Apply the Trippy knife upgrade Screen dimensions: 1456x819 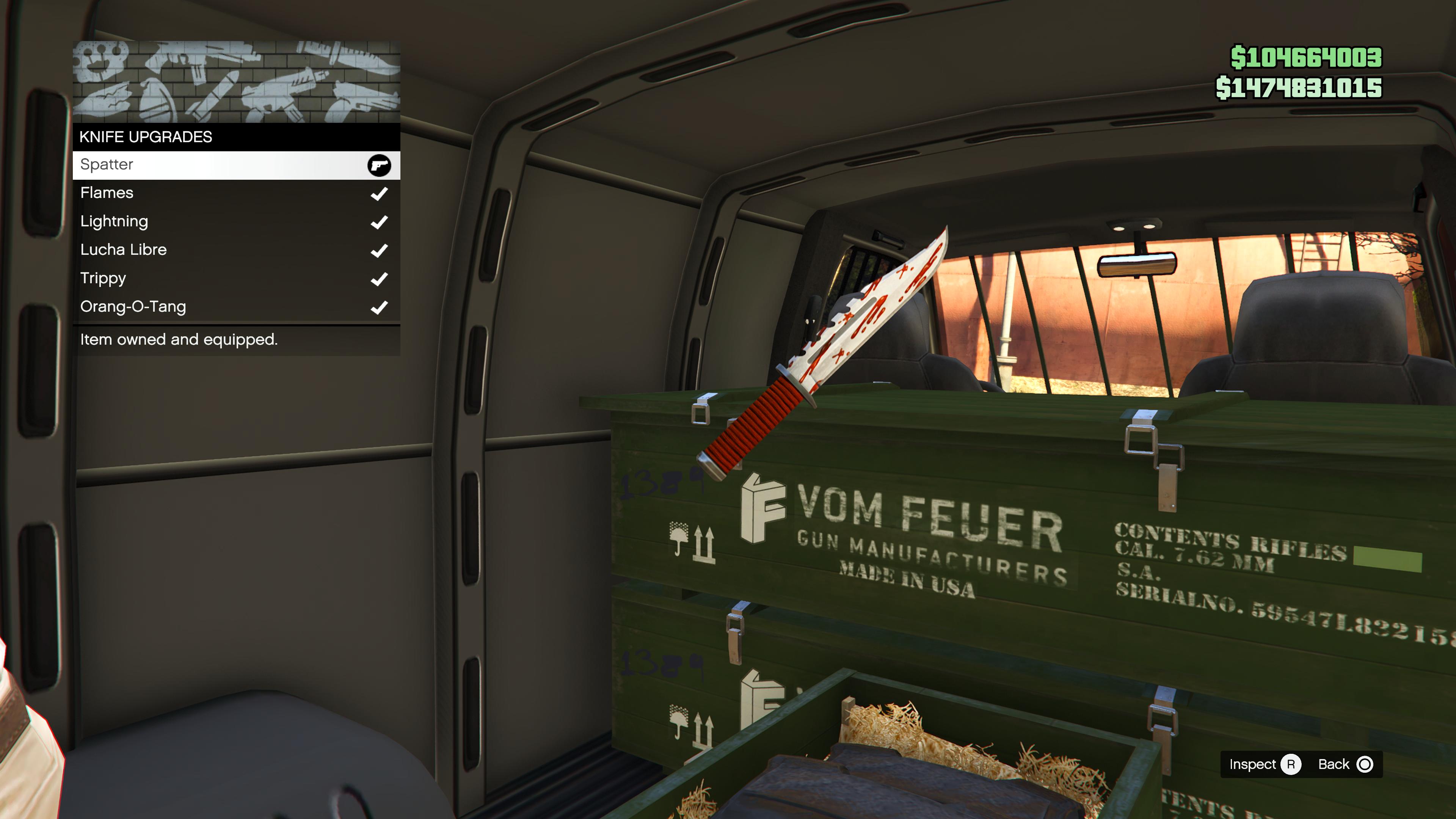236,279
